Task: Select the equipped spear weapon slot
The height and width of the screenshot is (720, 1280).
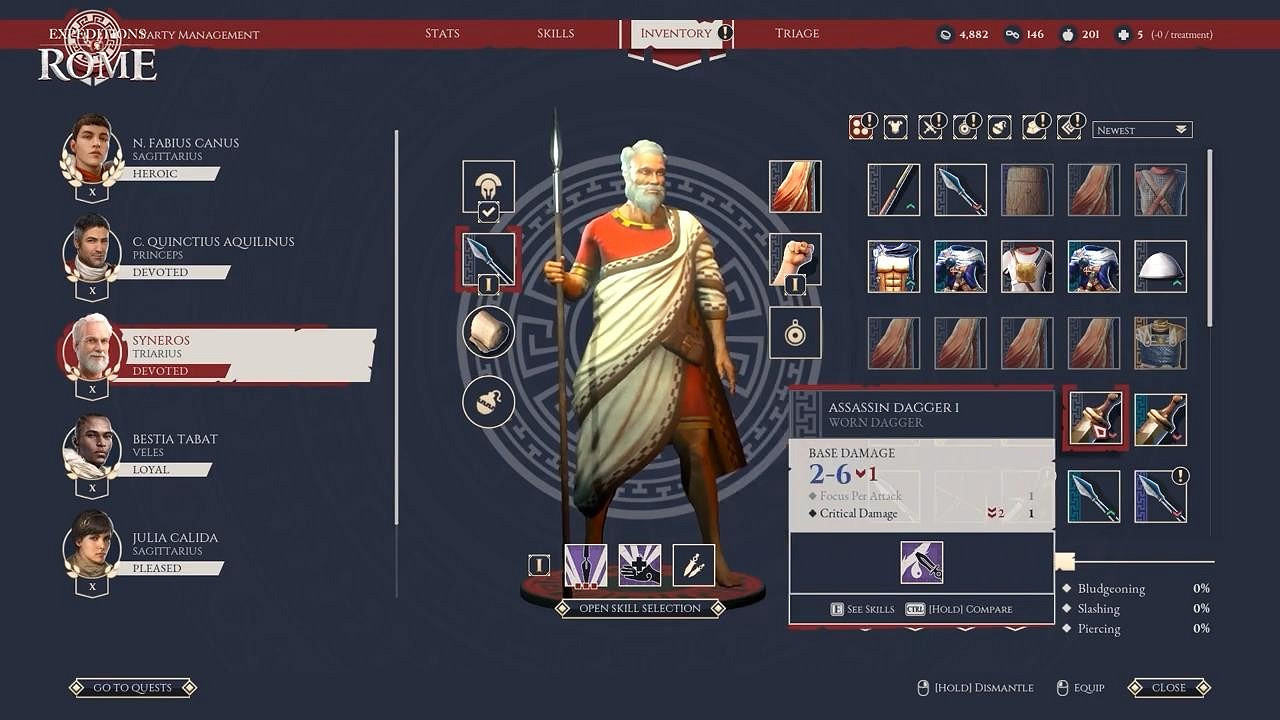Action: (488, 259)
